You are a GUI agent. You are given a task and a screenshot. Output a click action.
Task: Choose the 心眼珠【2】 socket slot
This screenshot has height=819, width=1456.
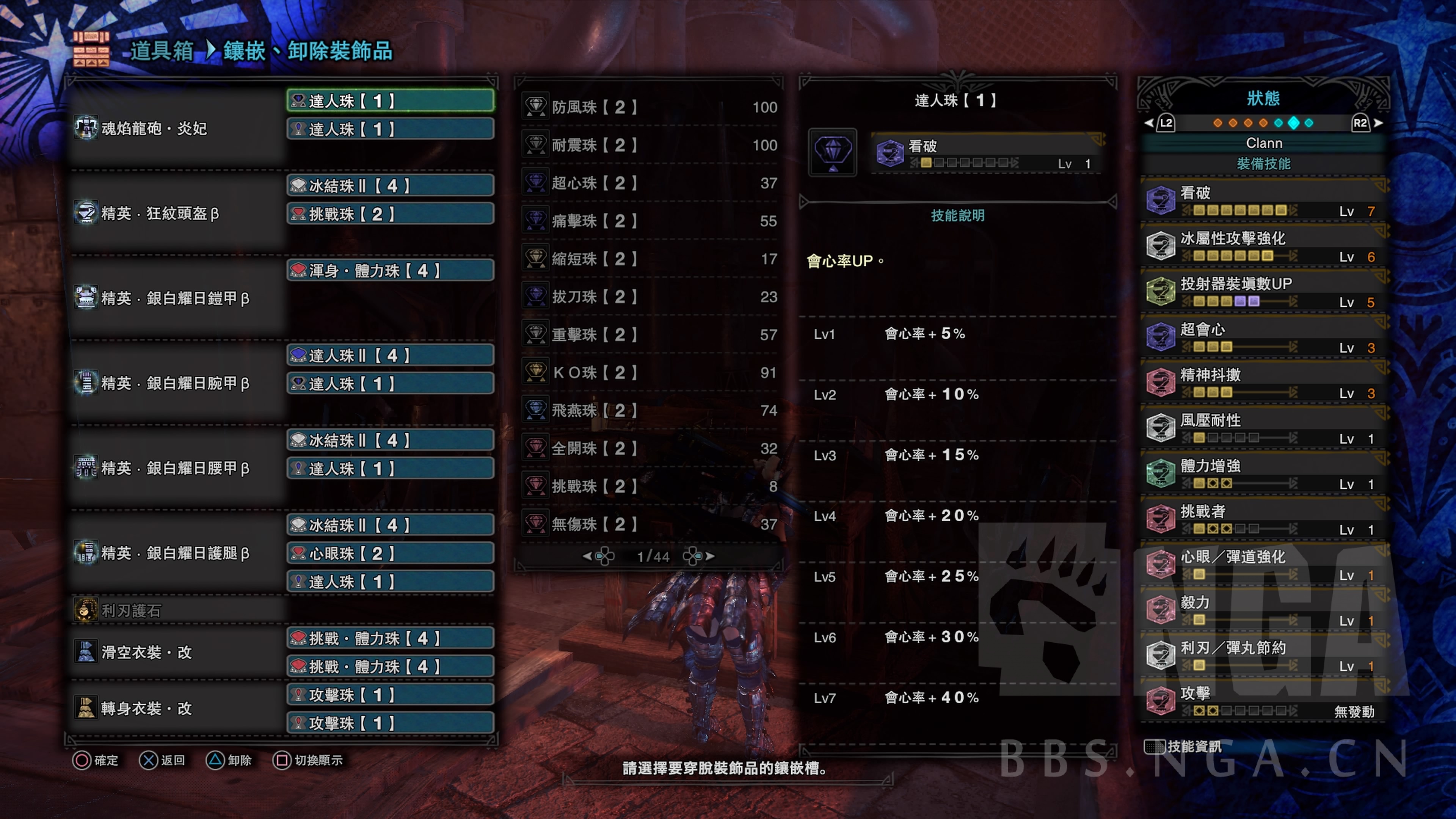390,553
